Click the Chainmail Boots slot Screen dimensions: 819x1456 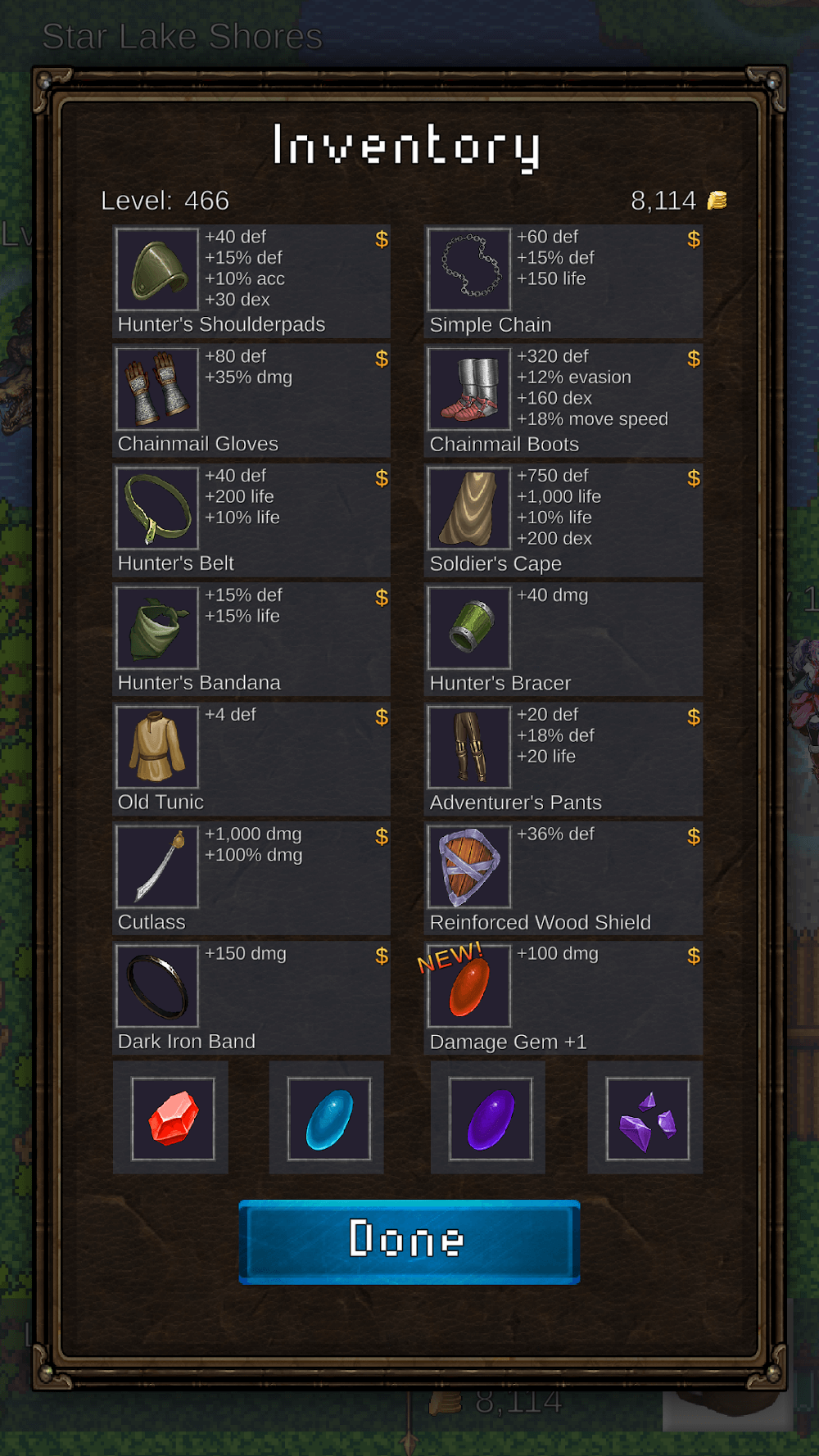563,401
